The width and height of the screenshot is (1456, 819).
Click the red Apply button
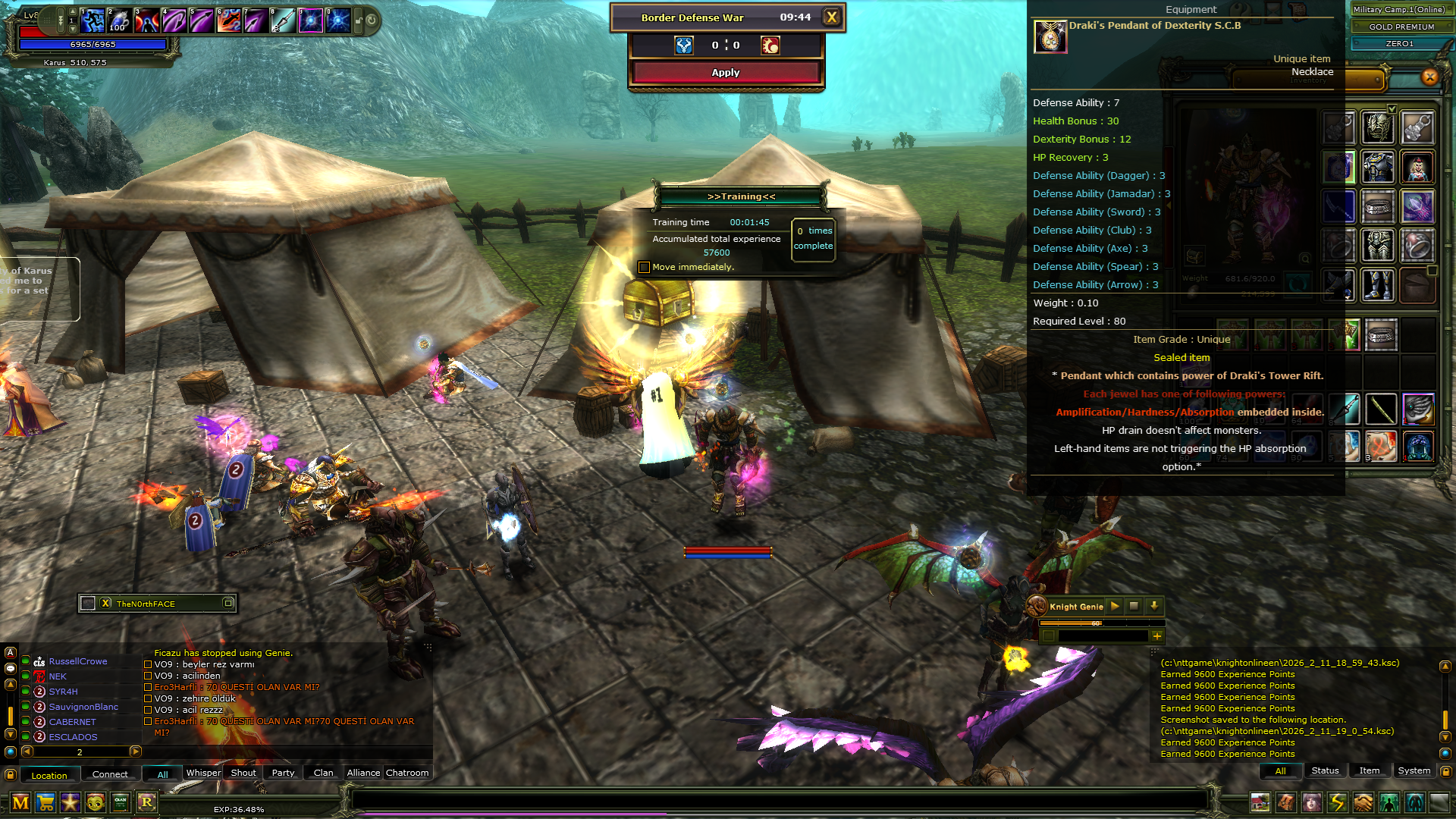pyautogui.click(x=726, y=73)
